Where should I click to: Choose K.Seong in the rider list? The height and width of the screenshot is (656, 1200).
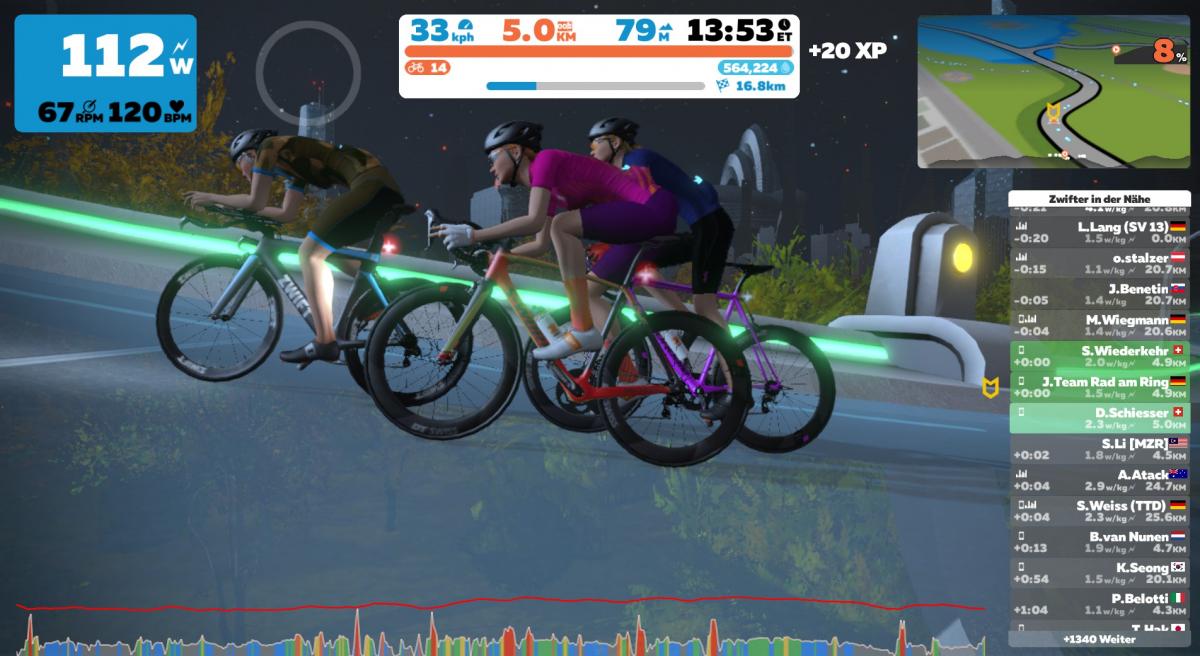[1099, 573]
